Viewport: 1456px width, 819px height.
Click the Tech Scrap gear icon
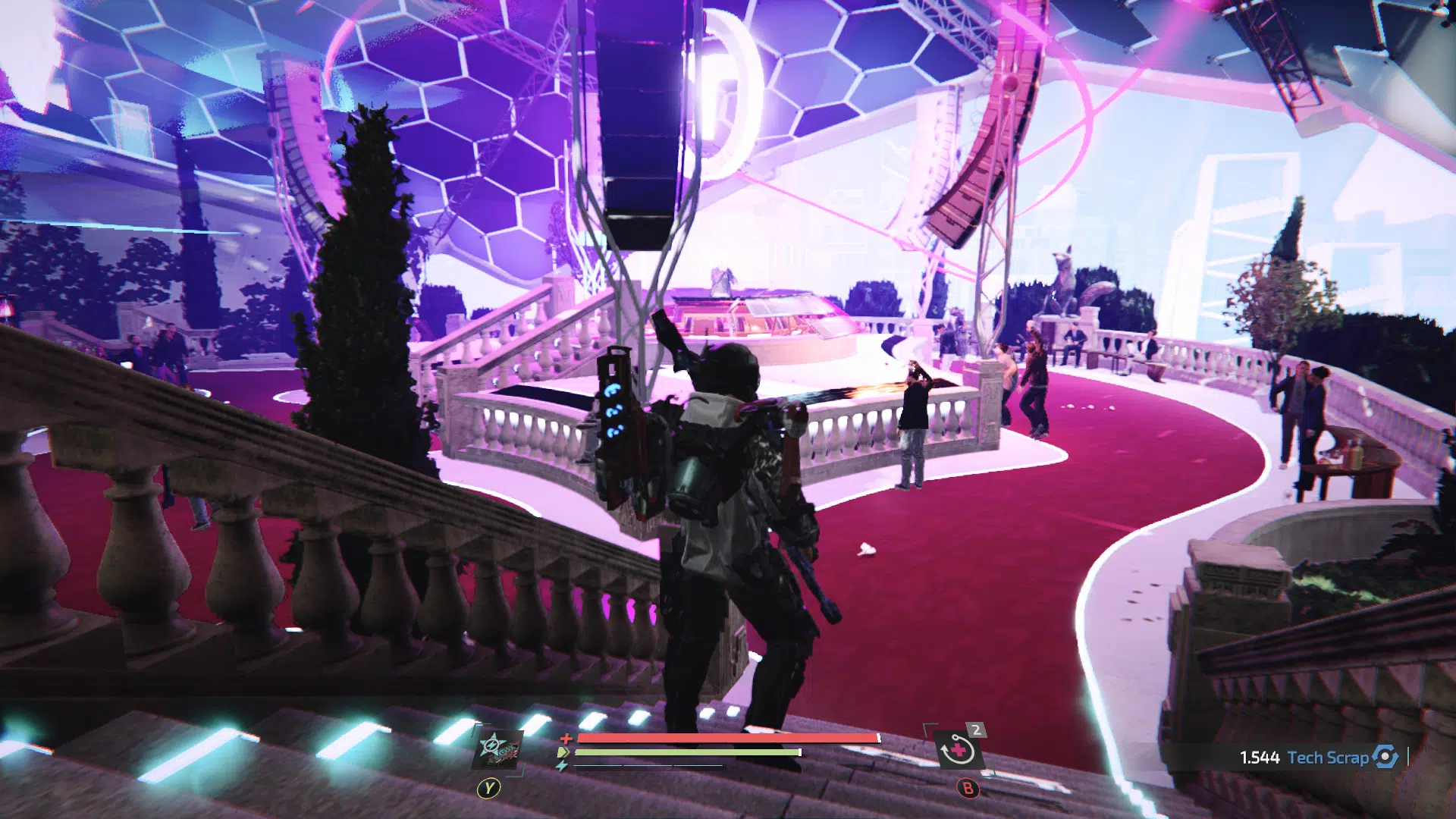coord(1385,757)
